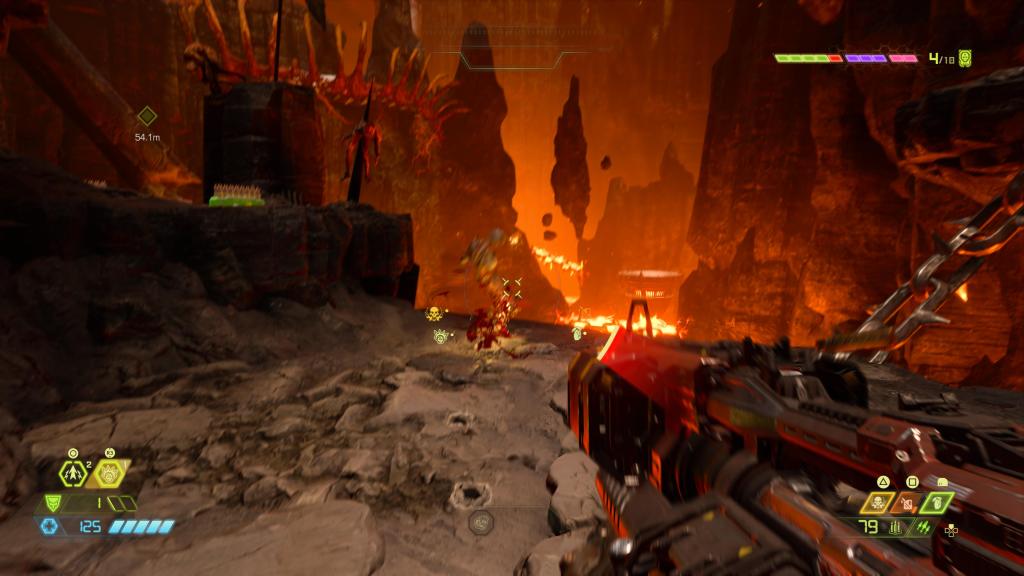Viewport: 1024px width, 576px height.
Task: Choose the green weapon mod icon
Action: point(938,502)
